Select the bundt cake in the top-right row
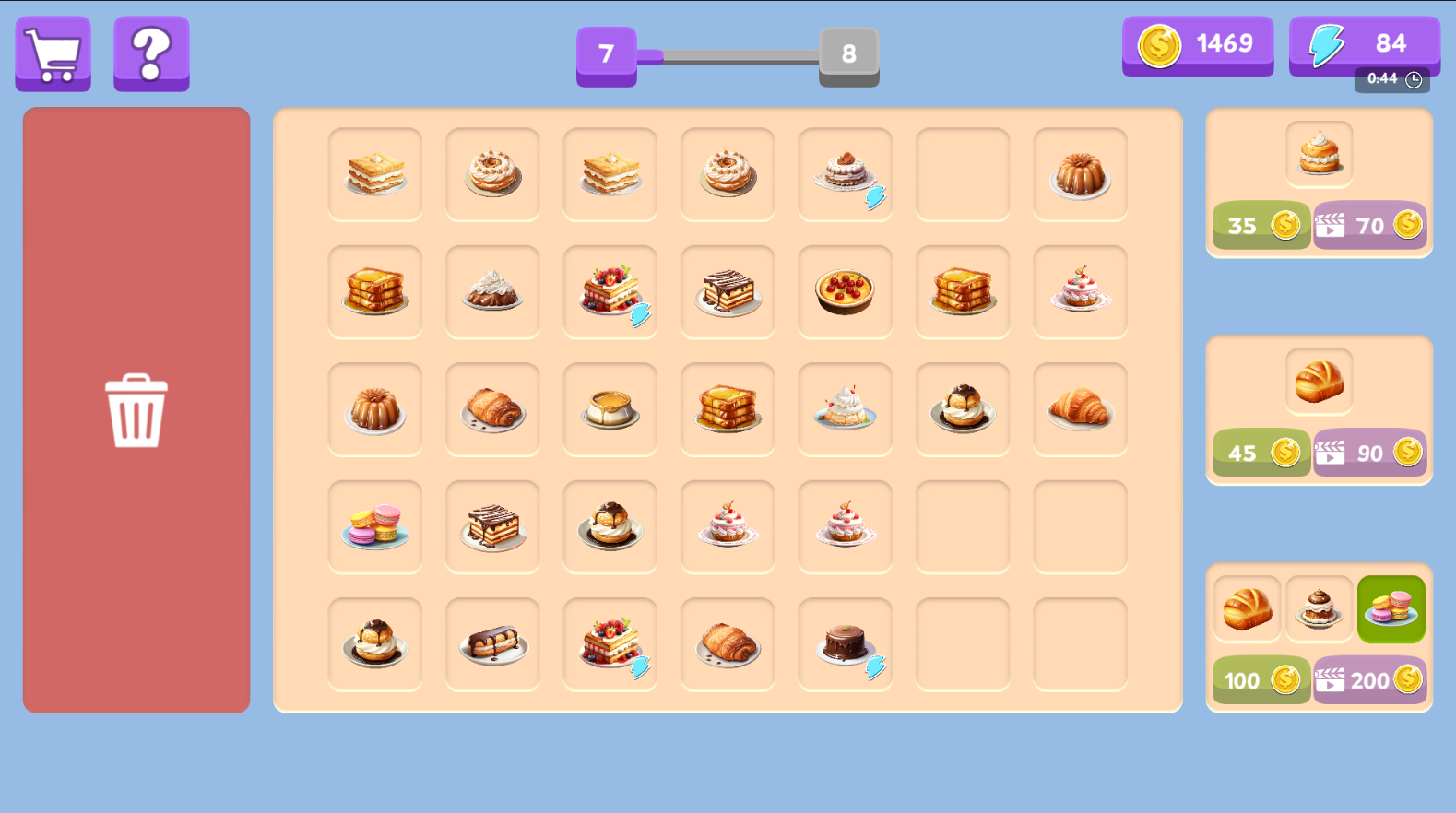This screenshot has height=813, width=1456. pyautogui.click(x=1080, y=174)
